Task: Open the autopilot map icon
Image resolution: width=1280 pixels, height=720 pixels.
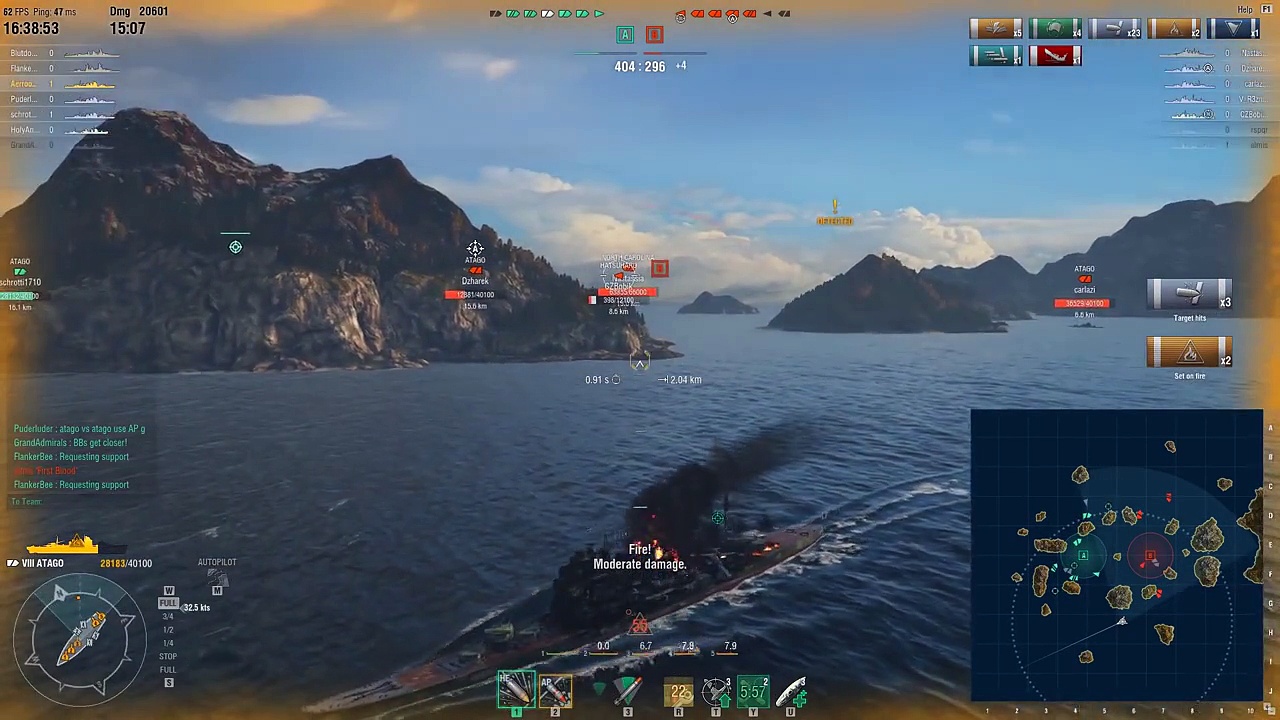Action: click(217, 590)
